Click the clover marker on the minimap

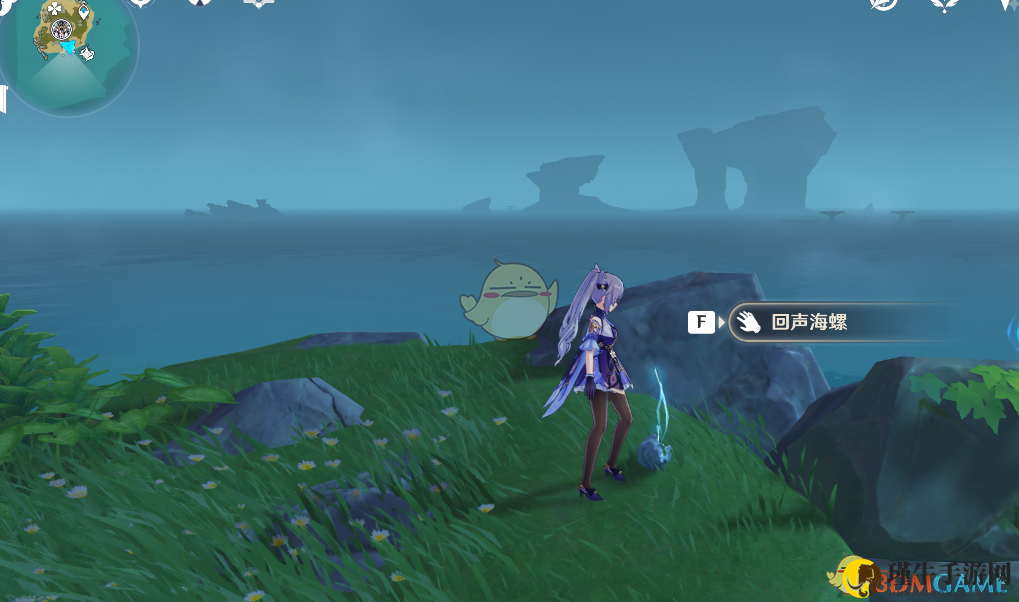point(54,9)
